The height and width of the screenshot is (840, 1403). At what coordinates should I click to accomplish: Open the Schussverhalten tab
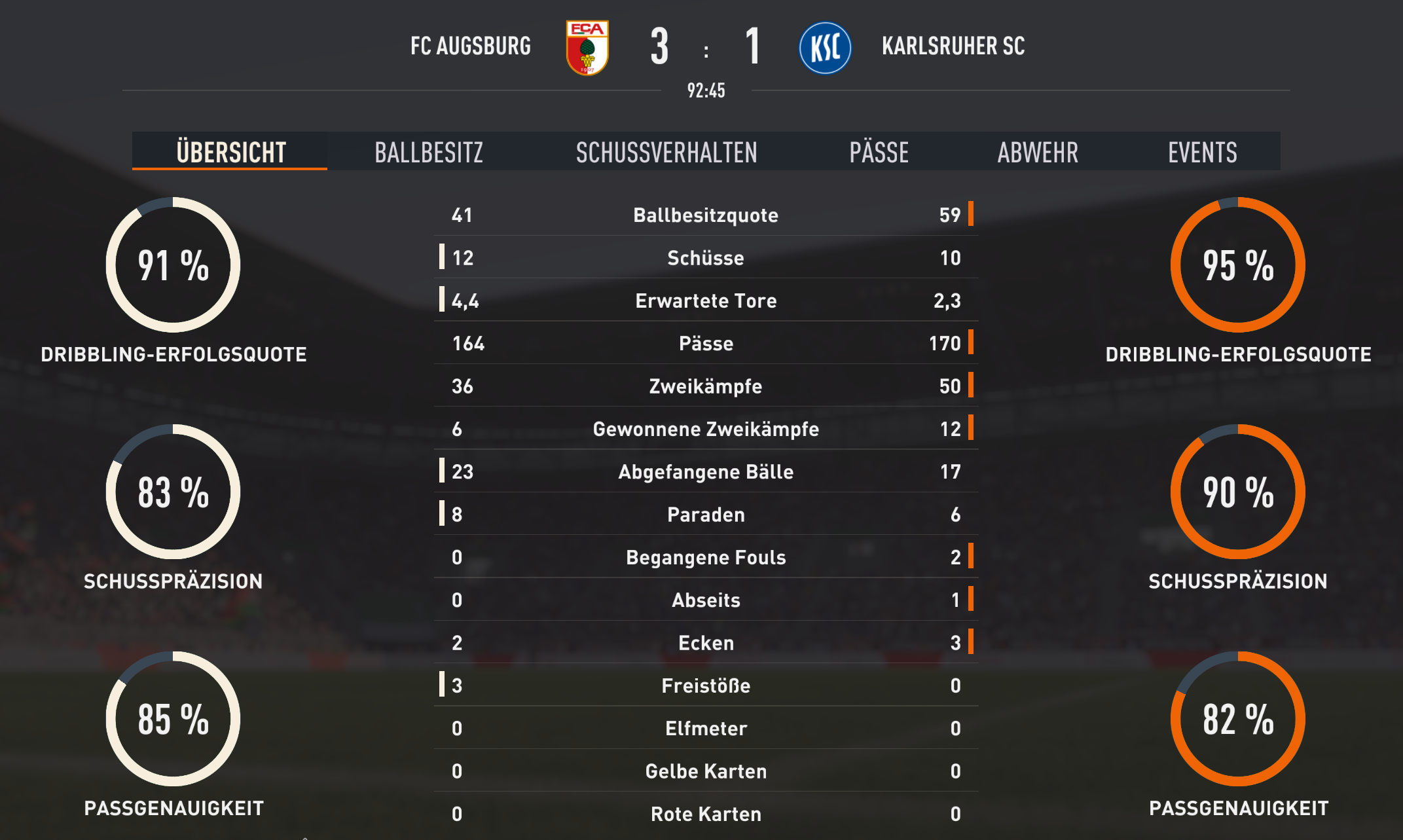[x=666, y=152]
